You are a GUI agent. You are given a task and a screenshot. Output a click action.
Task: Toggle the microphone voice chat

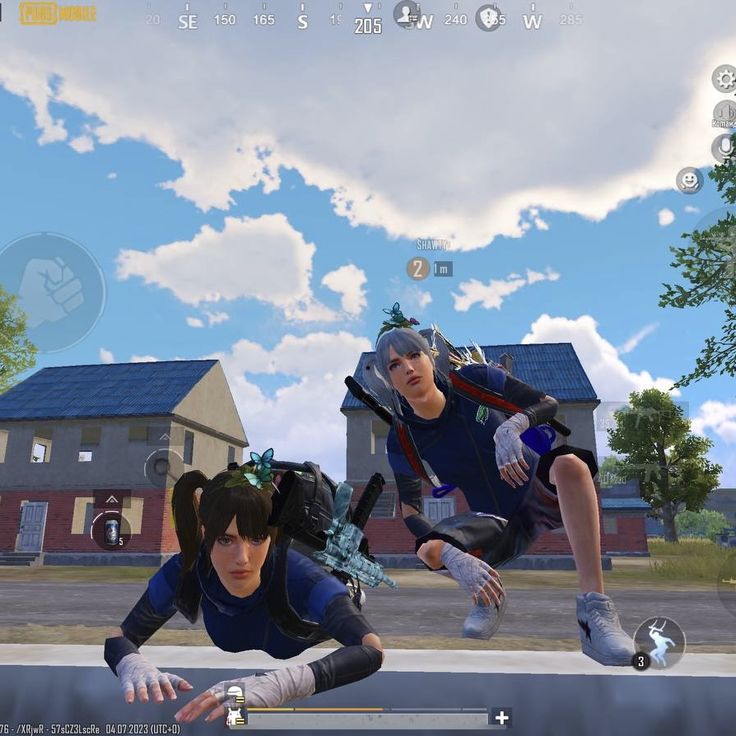coord(723,148)
